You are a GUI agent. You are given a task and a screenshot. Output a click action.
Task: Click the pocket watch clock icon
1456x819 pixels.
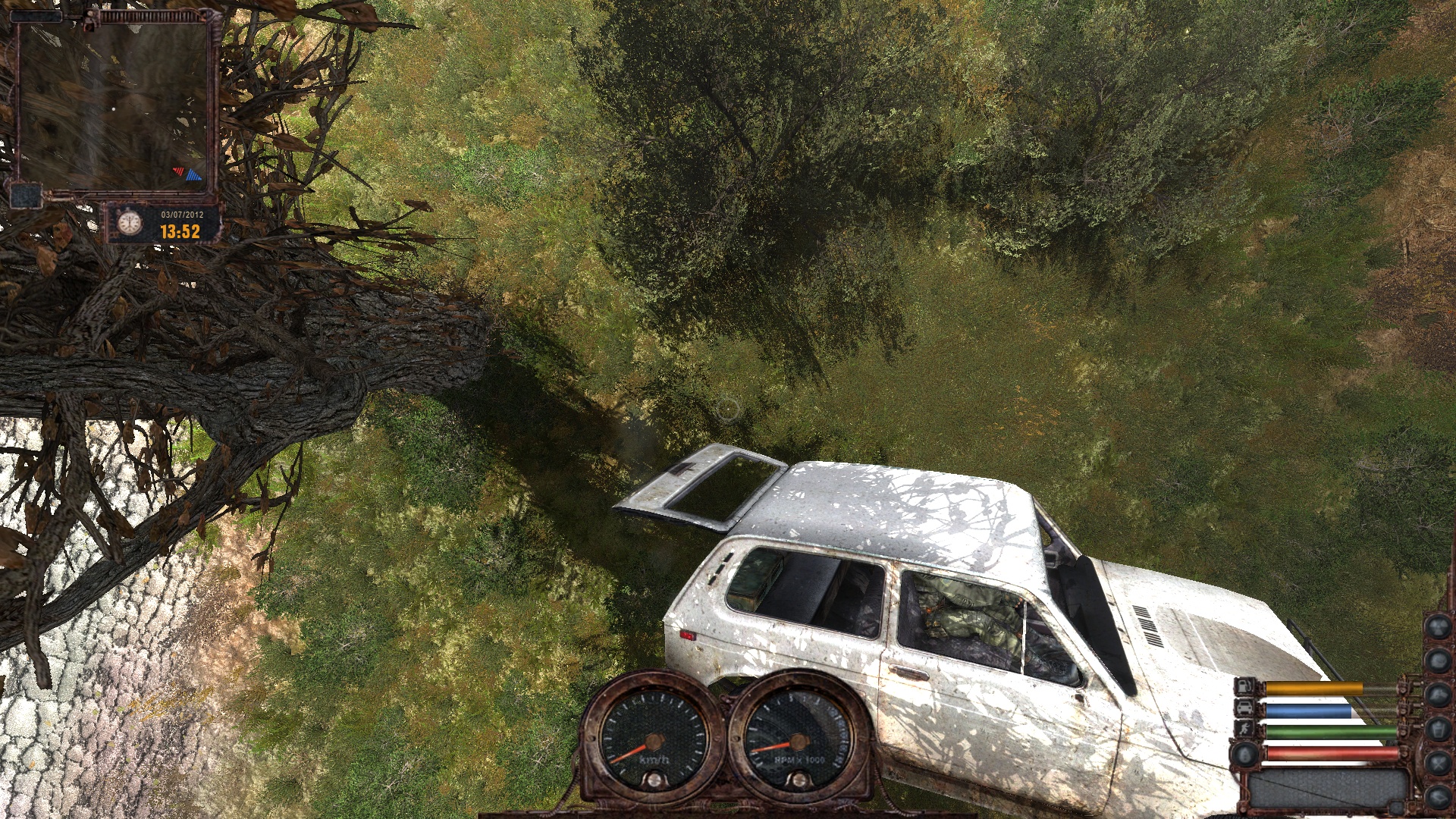[x=130, y=223]
